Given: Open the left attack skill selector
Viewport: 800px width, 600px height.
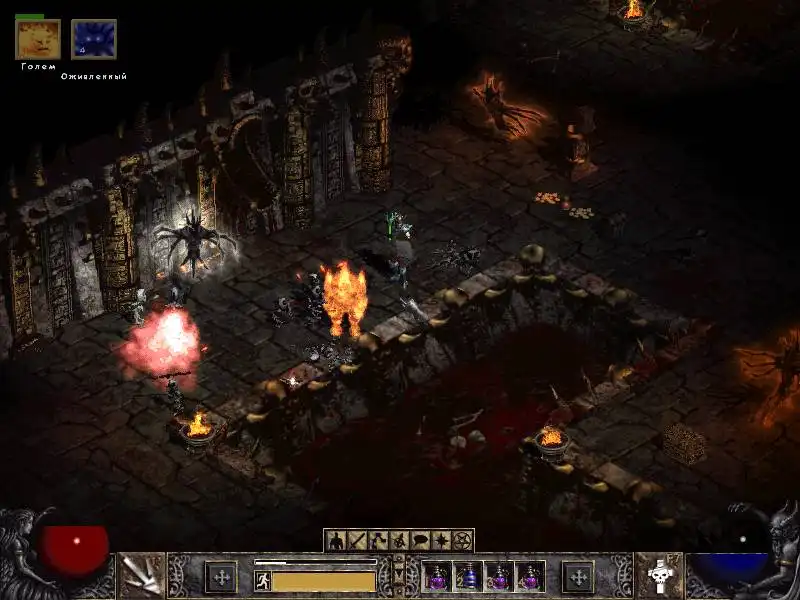Looking at the screenshot, I should 141,576.
